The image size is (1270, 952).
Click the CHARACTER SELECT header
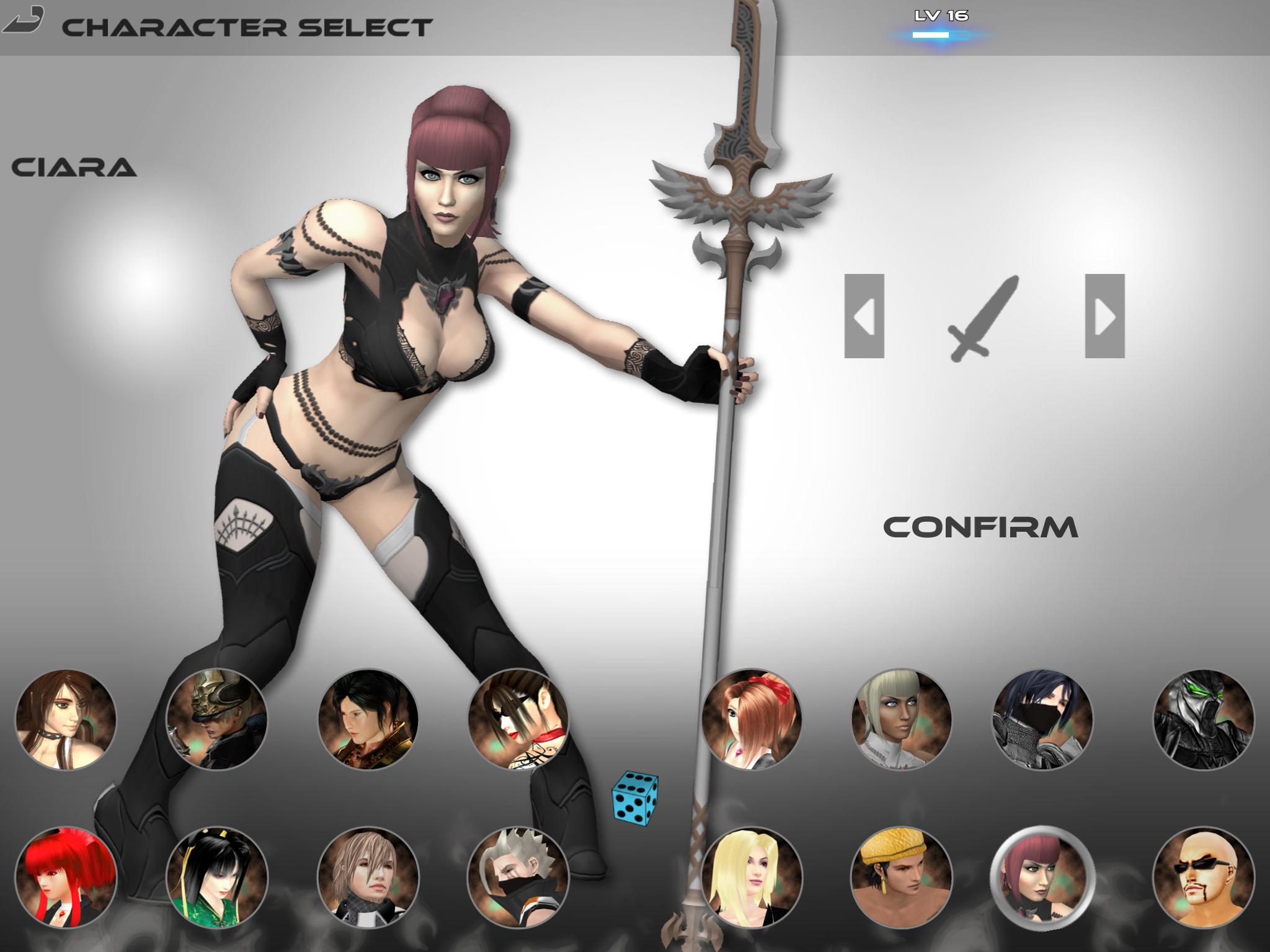point(247,27)
